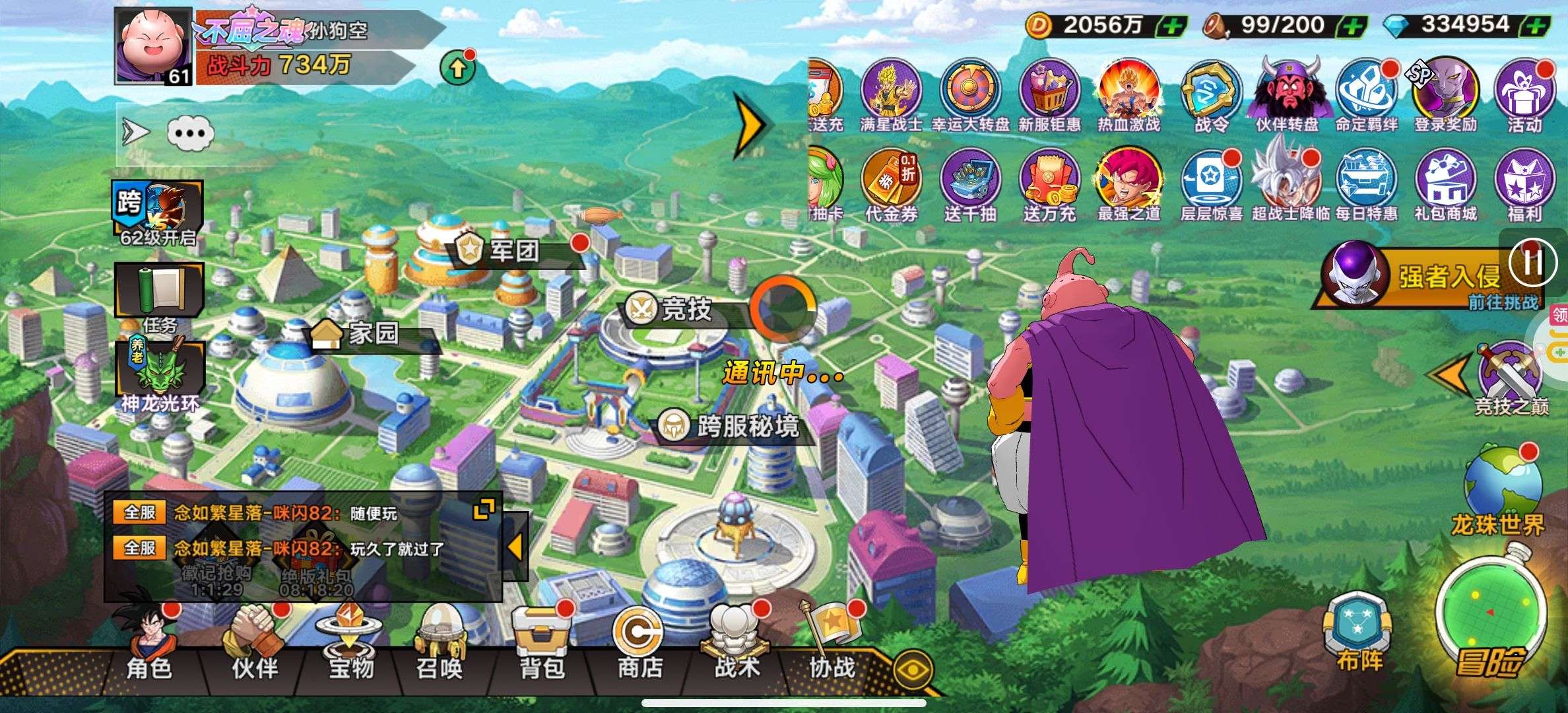The height and width of the screenshot is (713, 1568).
Task: Open the 任务 quest scroll
Action: (160, 296)
